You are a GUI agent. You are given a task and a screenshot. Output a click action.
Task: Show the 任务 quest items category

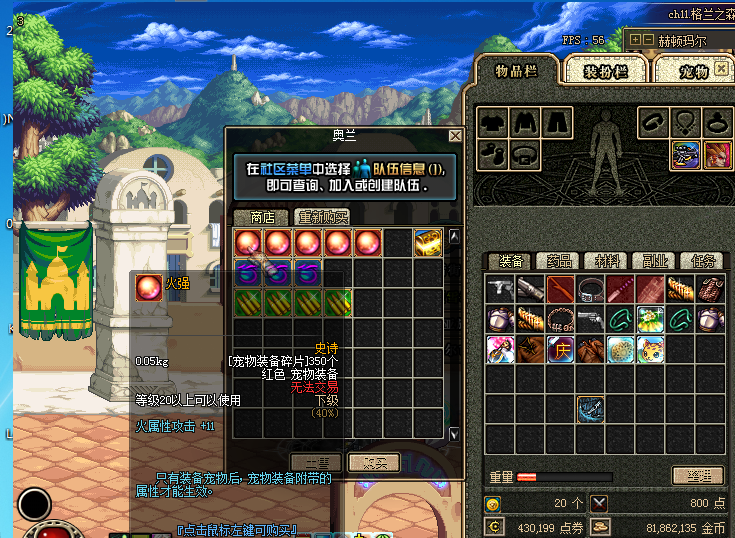click(x=702, y=261)
